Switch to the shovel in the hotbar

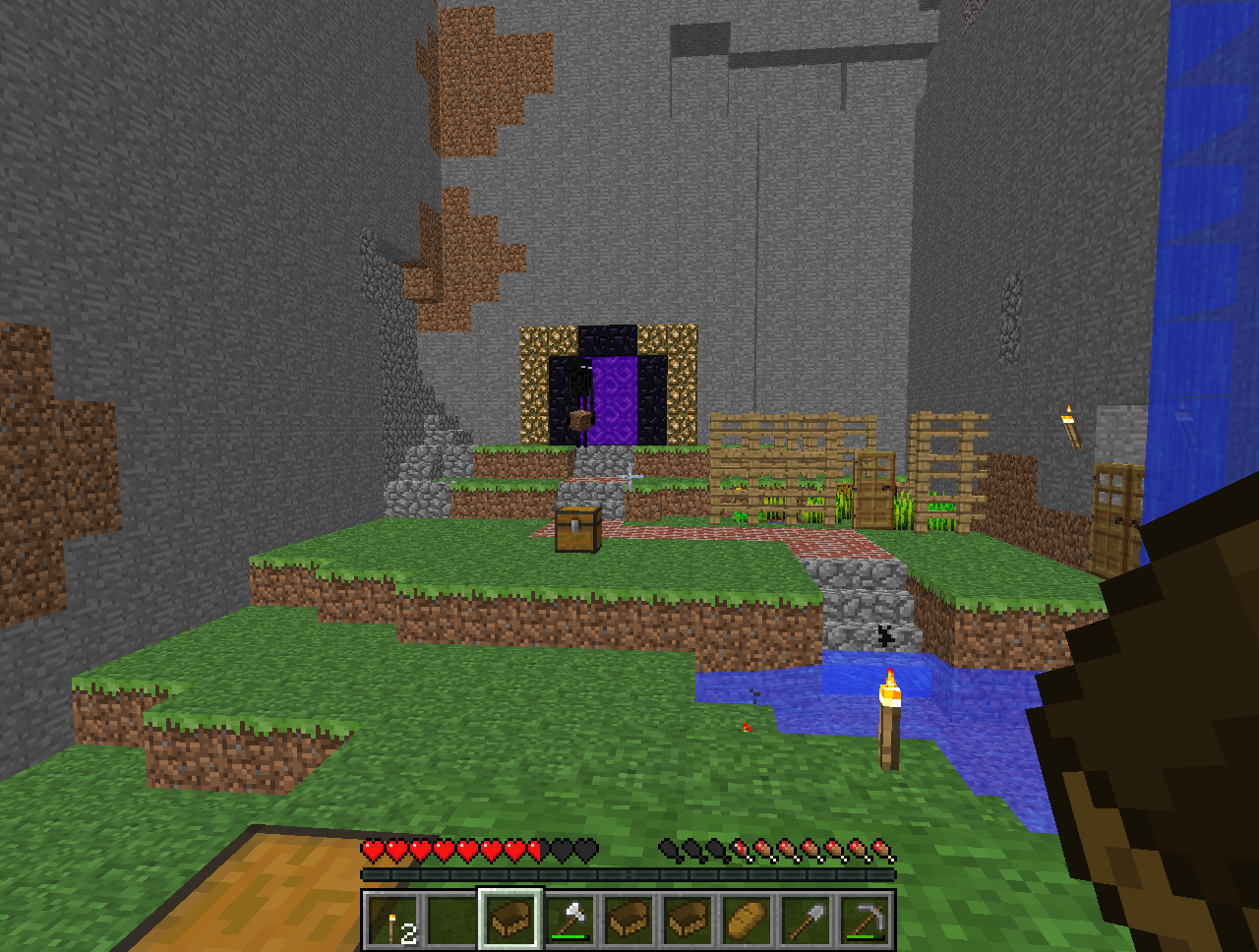pyautogui.click(x=806, y=921)
